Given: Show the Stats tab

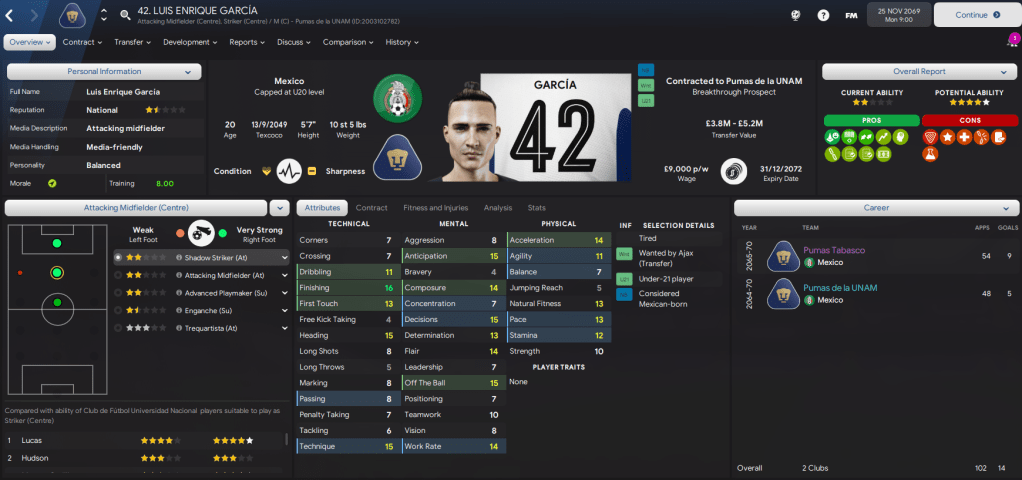Looking at the screenshot, I should (537, 207).
